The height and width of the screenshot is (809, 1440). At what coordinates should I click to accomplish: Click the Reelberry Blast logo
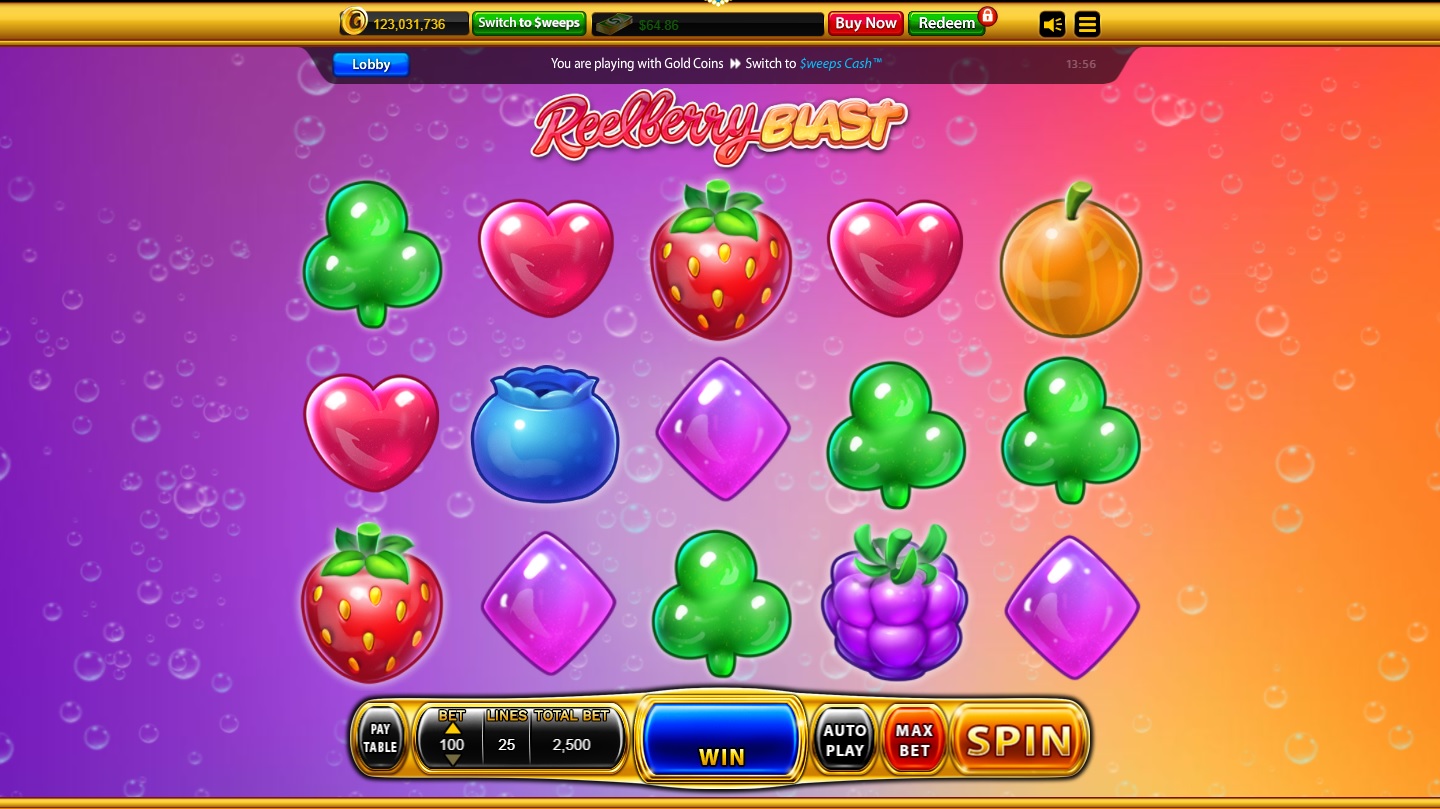point(718,126)
